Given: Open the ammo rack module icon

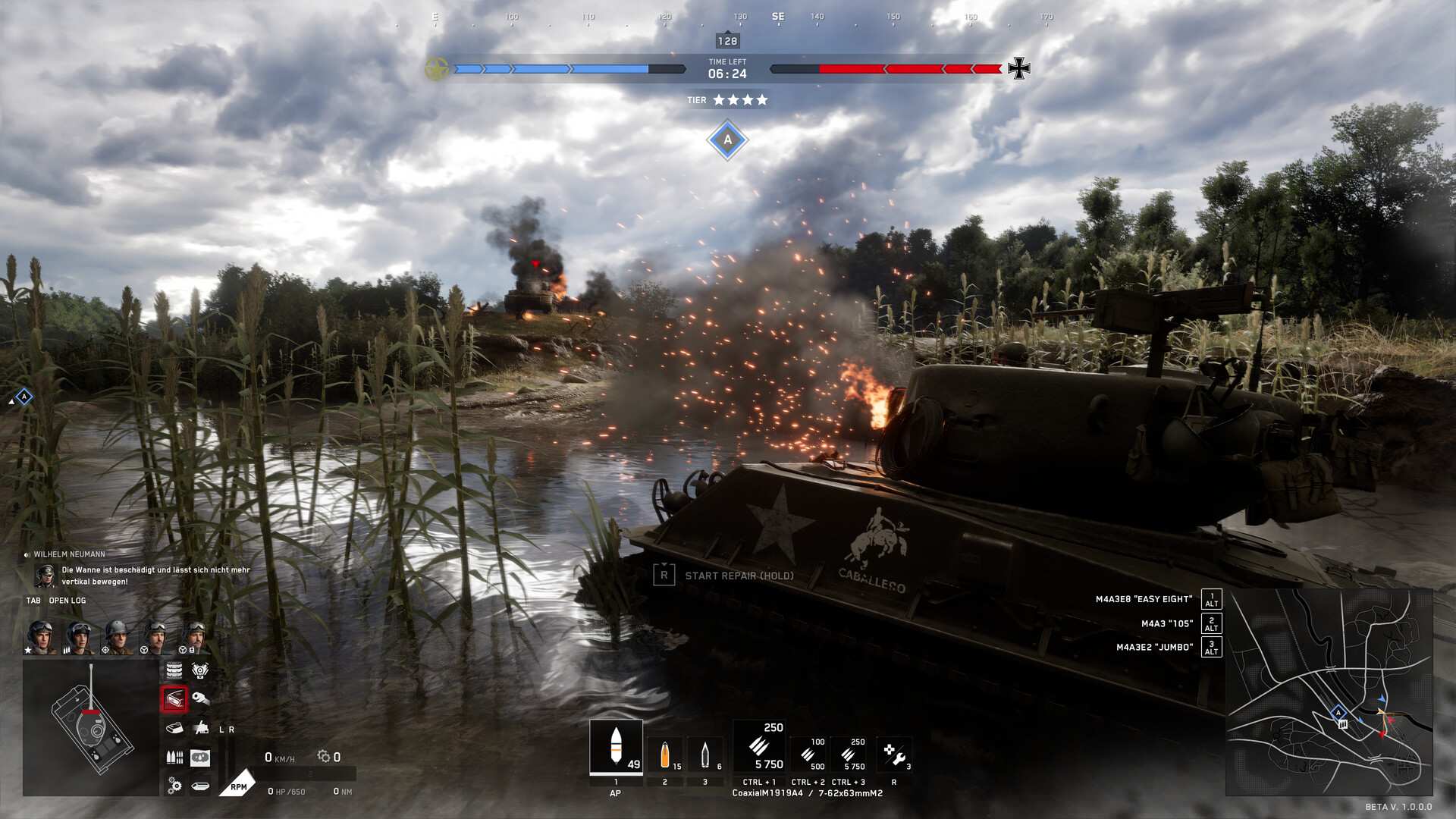Looking at the screenshot, I should coord(174,757).
